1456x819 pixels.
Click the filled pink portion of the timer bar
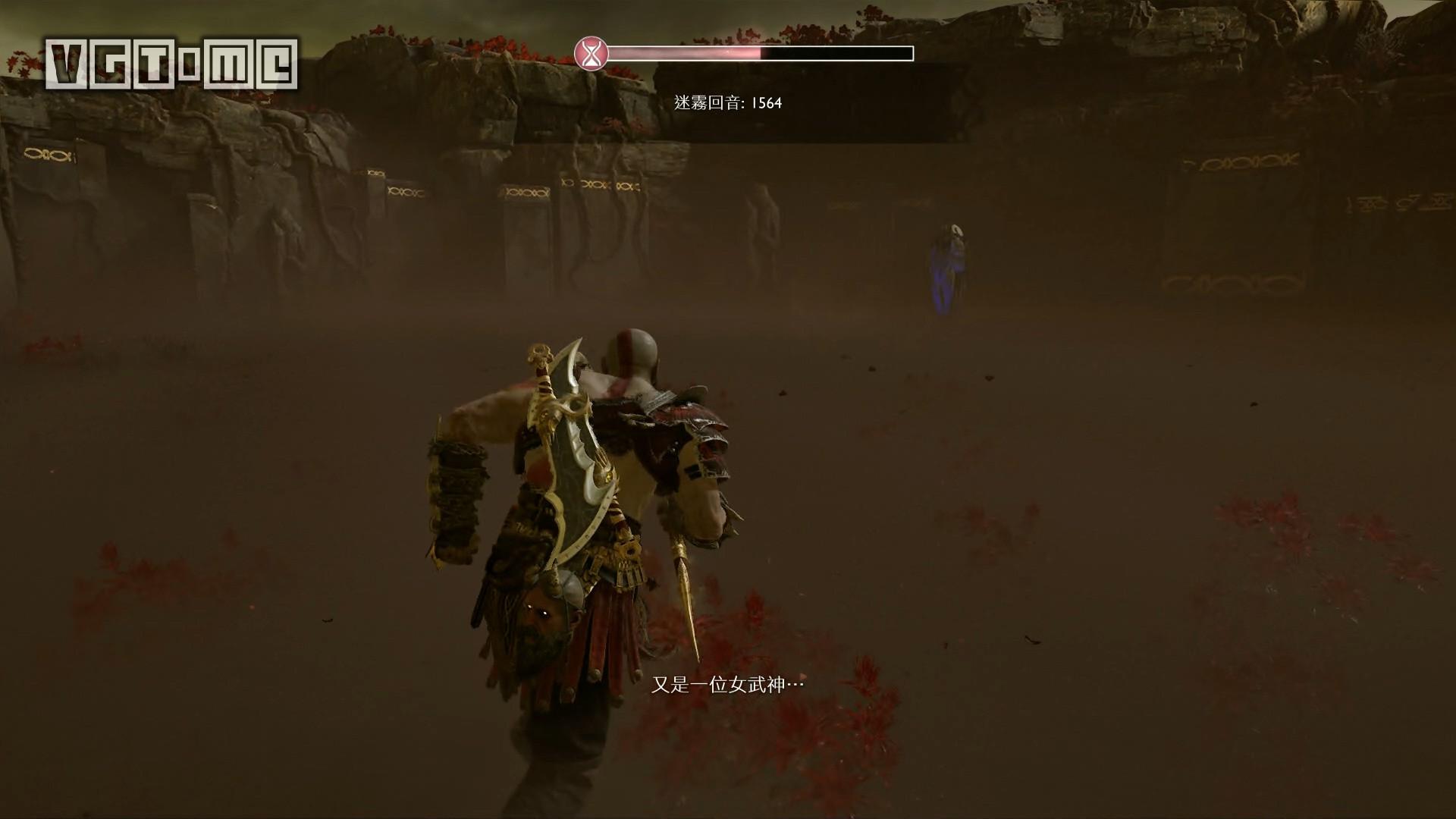click(682, 53)
